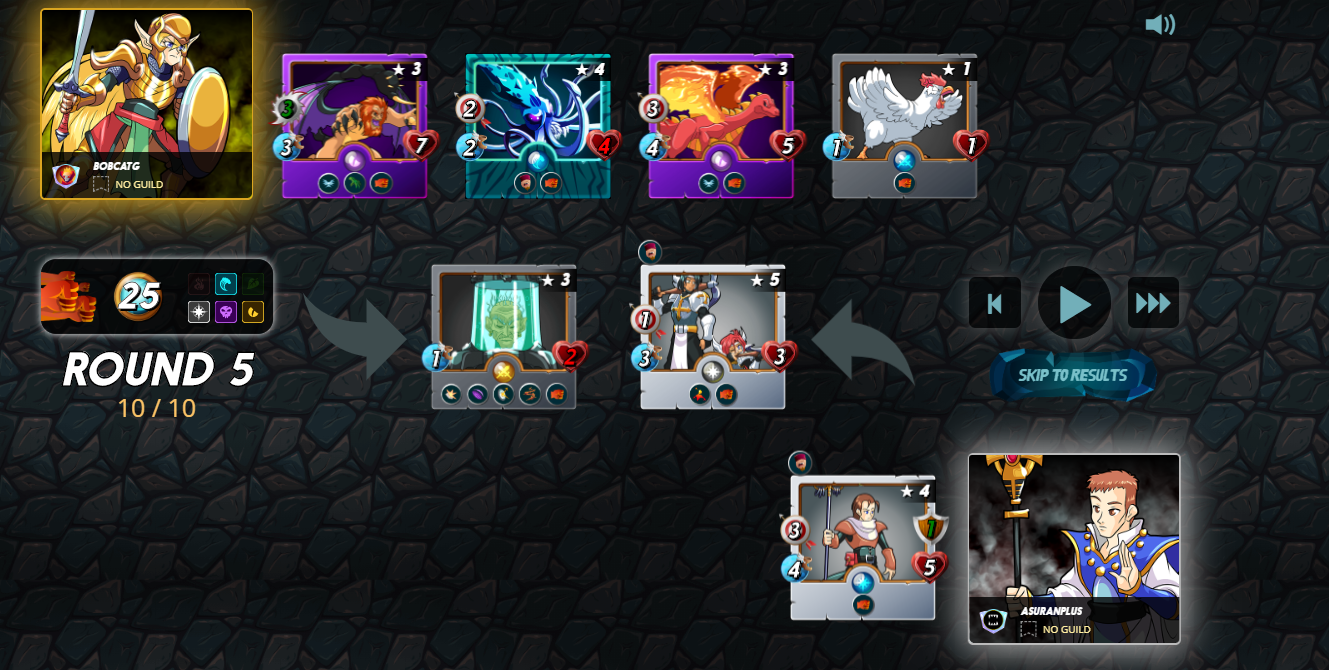Open BOBCATG summoner portrait
Screen dimensions: 1329x670
pos(147,104)
